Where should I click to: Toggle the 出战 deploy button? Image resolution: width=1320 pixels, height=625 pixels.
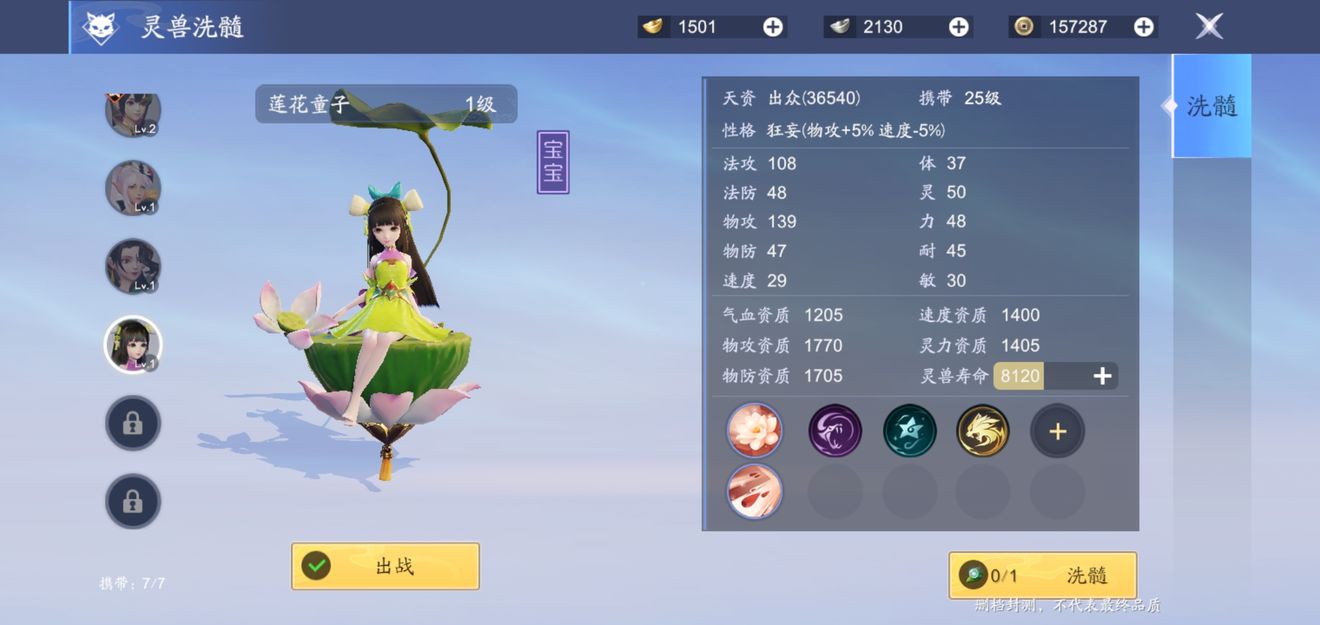385,566
